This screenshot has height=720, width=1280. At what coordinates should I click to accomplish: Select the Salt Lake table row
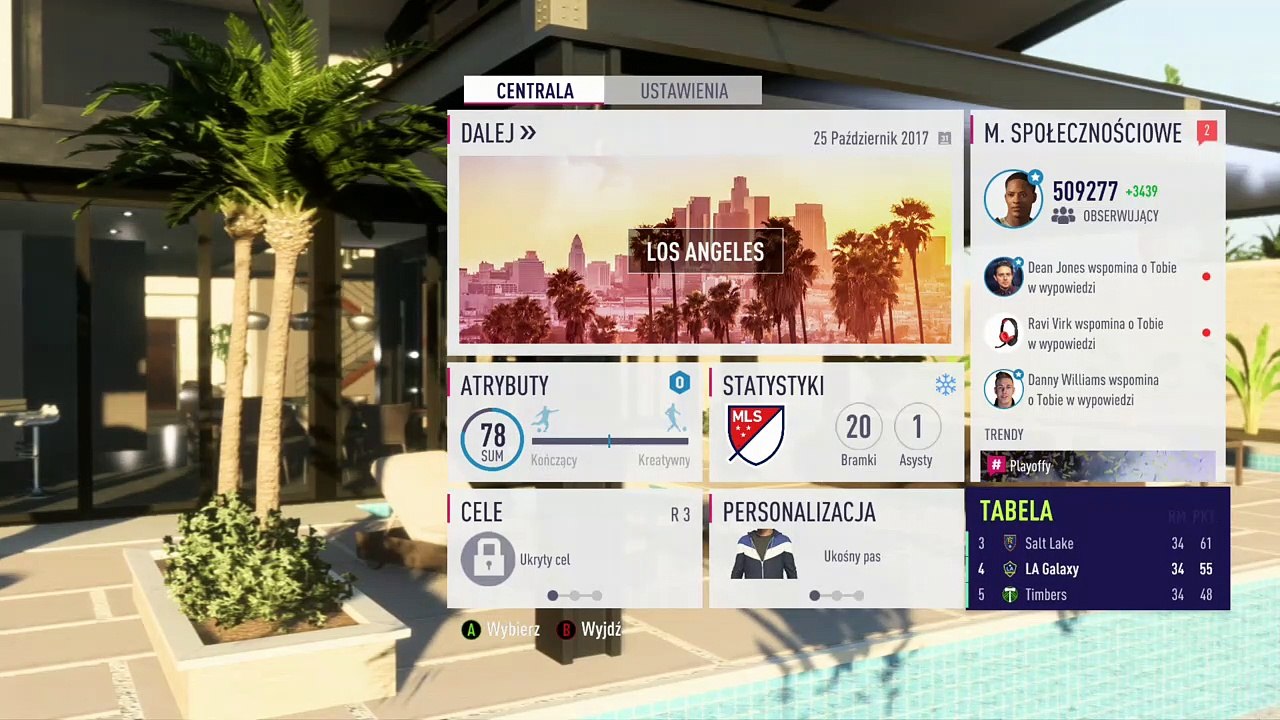[x=1097, y=543]
